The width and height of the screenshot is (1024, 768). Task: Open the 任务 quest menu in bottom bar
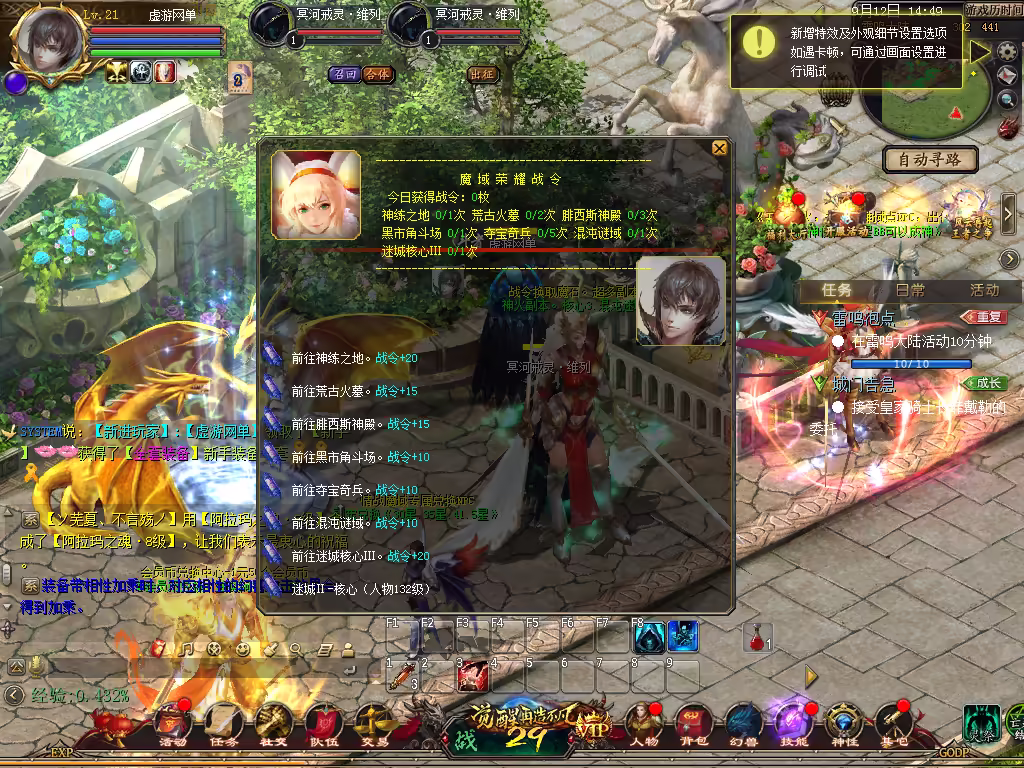(223, 724)
